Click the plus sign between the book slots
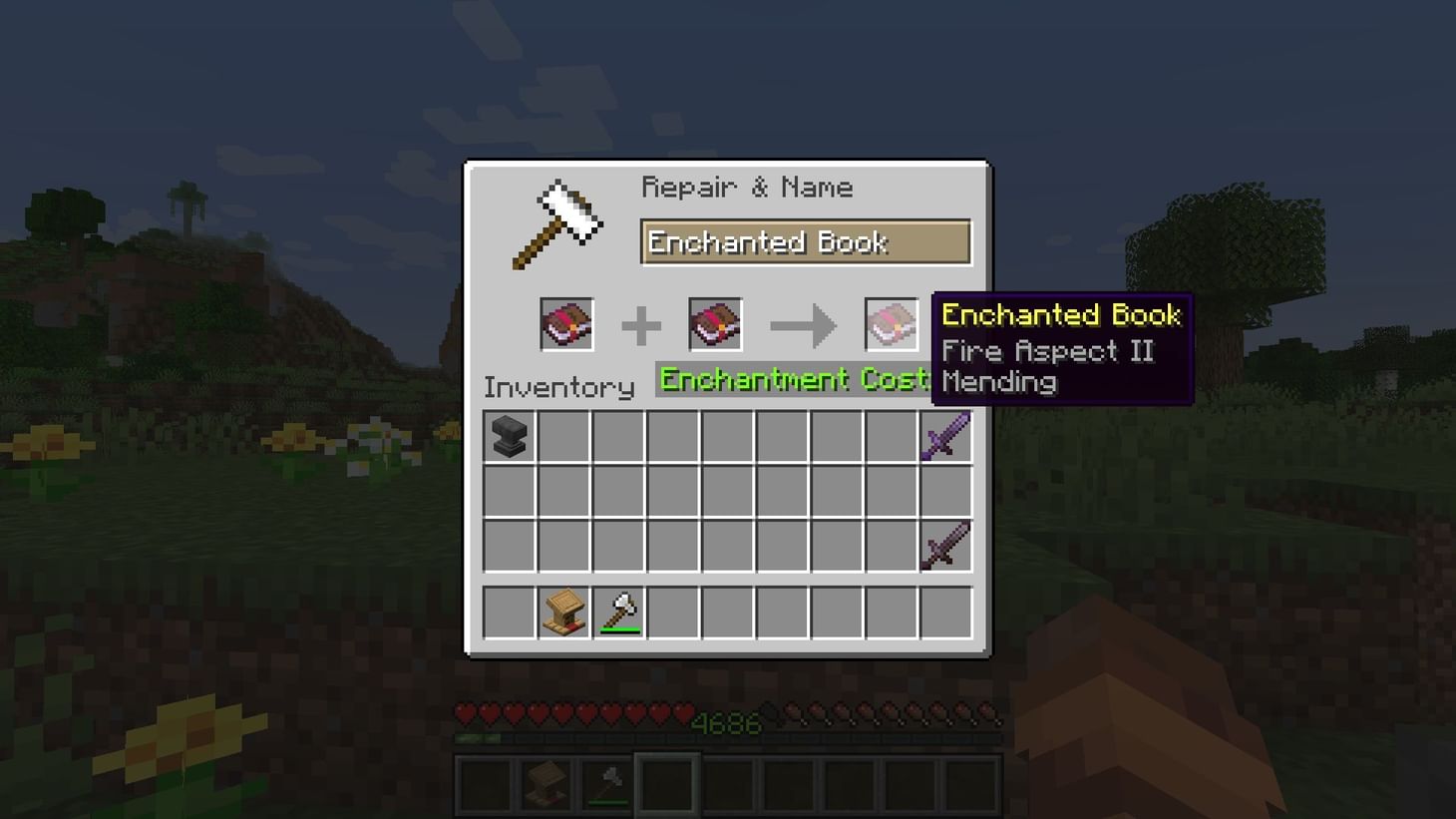Screen dimensions: 1456x819 [640, 323]
